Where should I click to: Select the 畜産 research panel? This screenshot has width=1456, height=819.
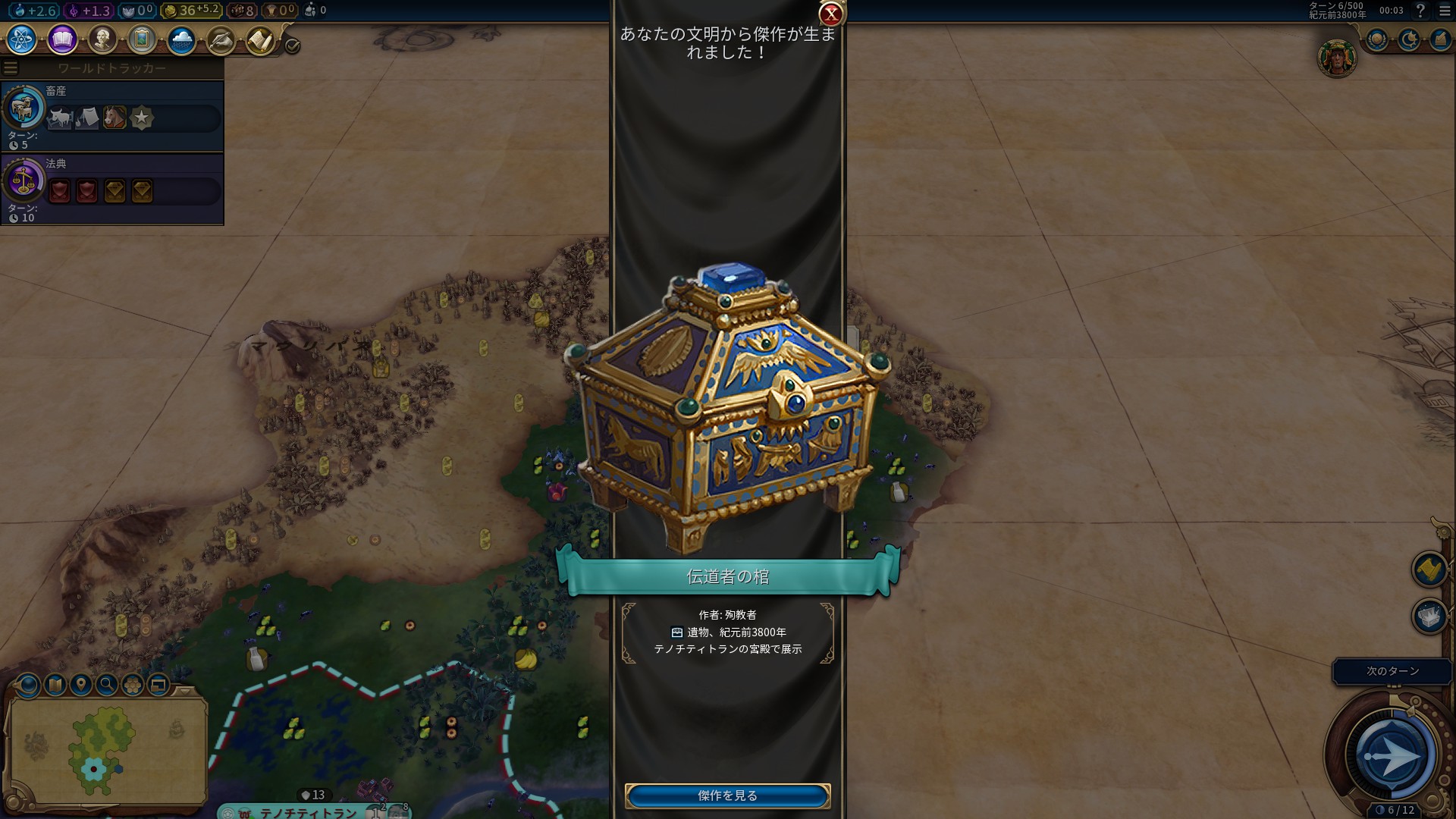point(112,116)
